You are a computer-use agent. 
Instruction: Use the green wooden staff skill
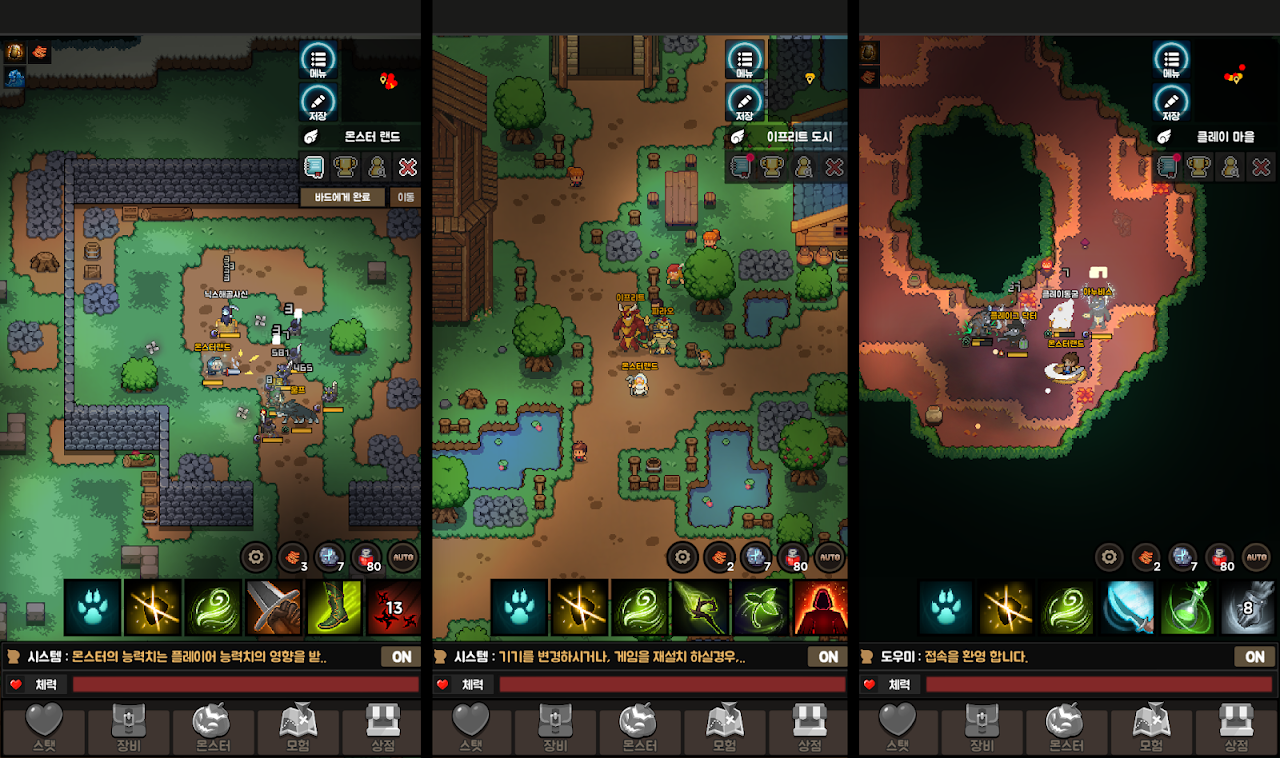click(700, 607)
